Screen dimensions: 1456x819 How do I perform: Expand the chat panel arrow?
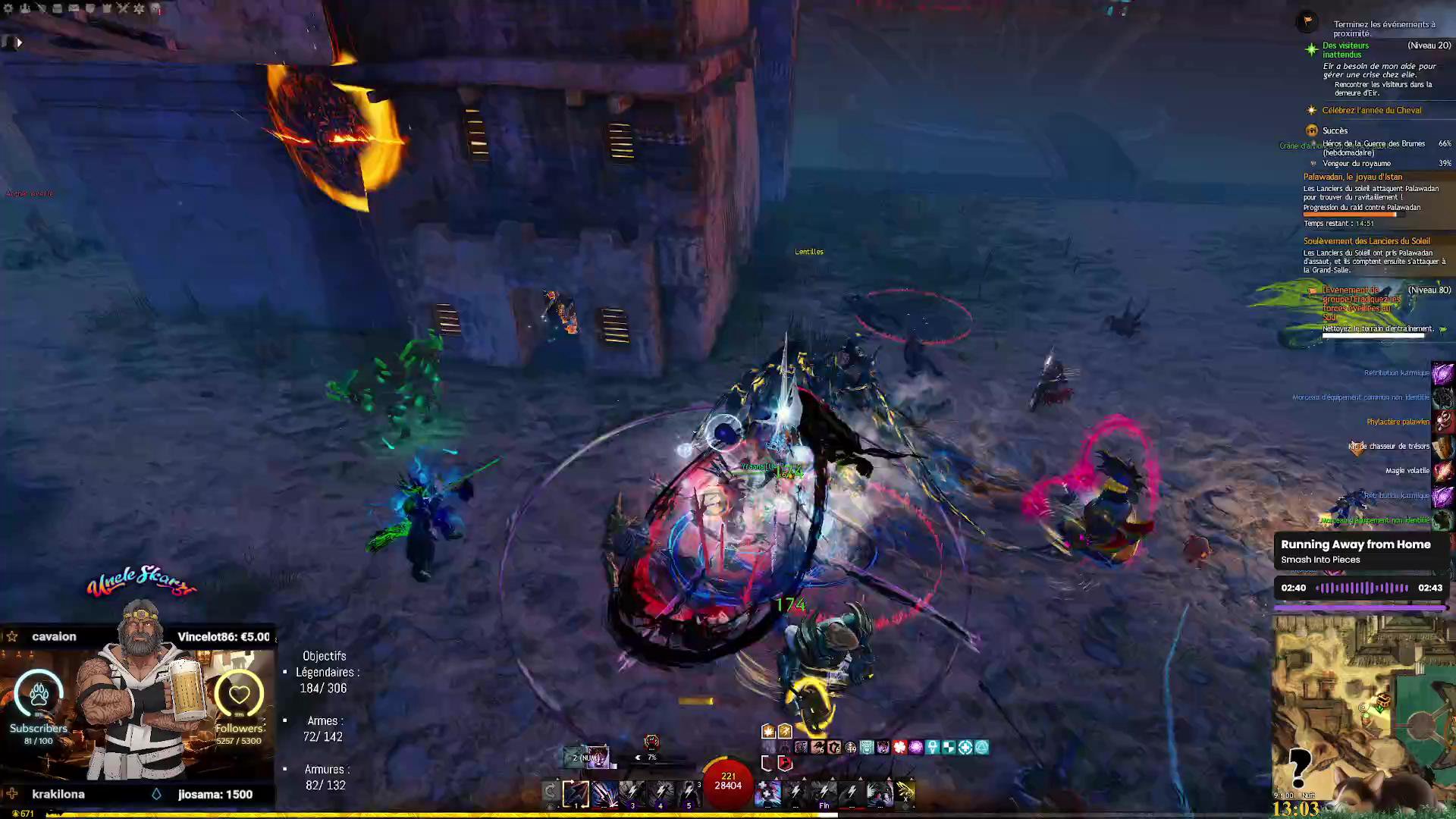(x=19, y=43)
